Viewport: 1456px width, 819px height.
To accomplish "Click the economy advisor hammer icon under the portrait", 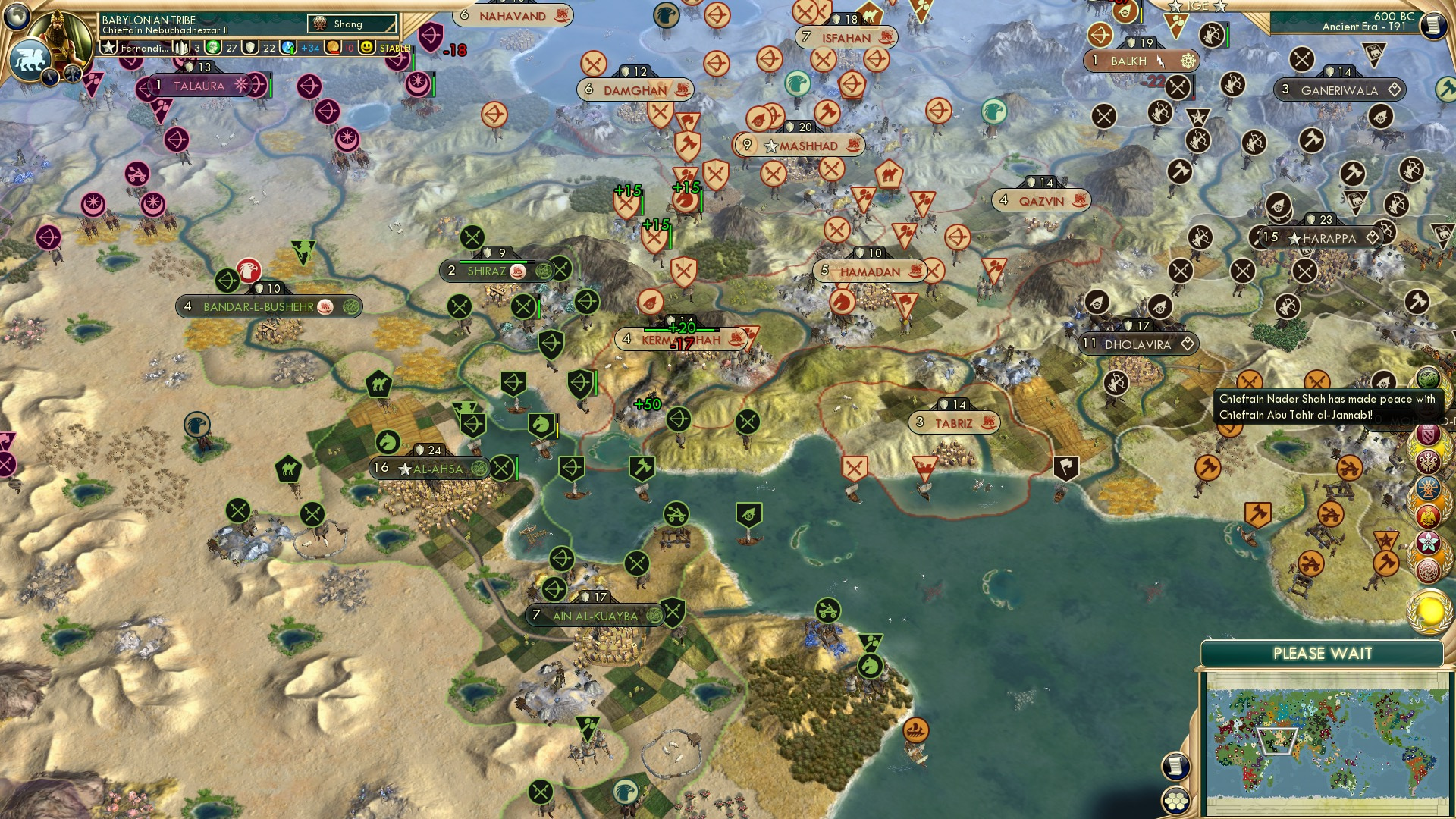I will tap(72, 76).
